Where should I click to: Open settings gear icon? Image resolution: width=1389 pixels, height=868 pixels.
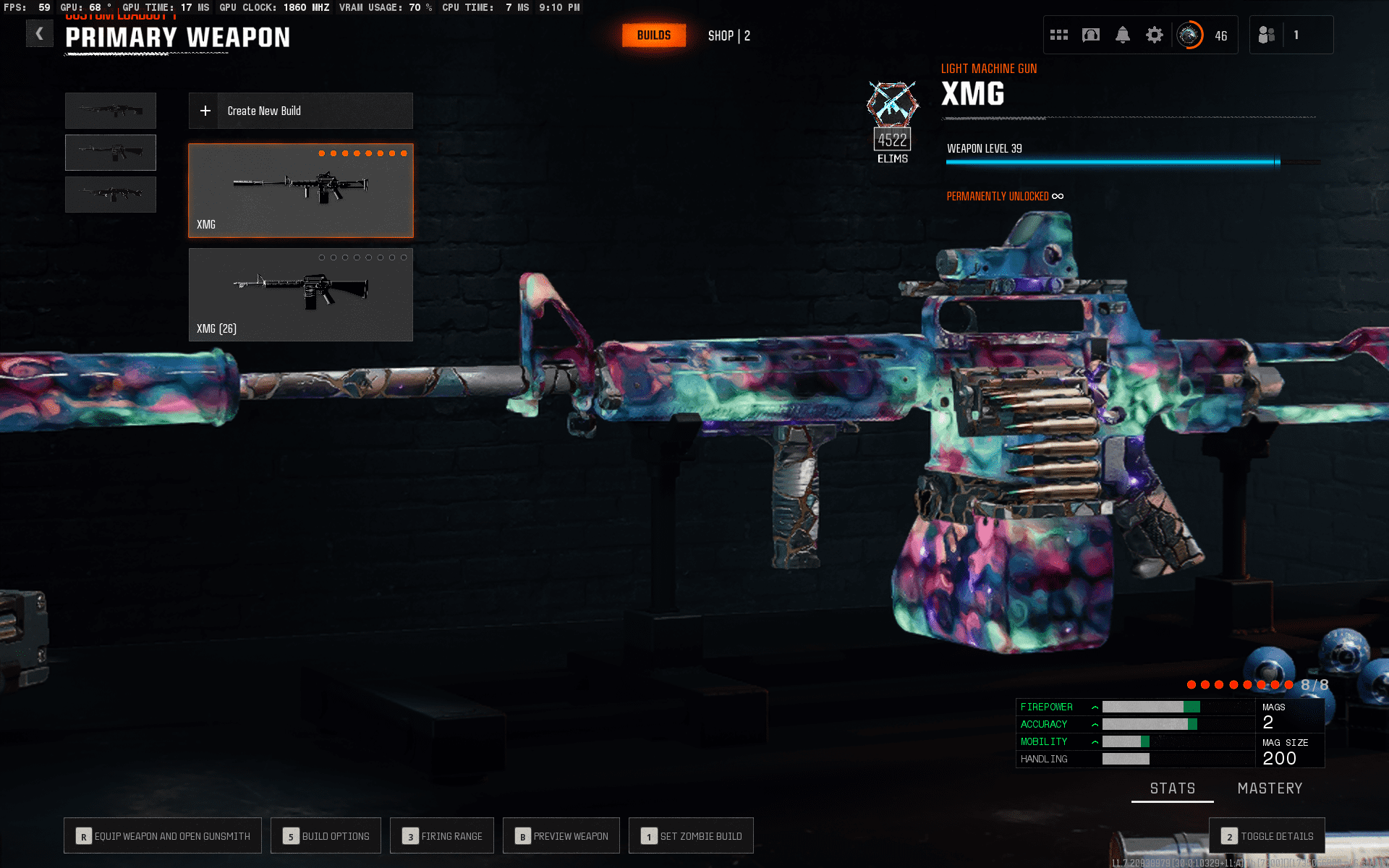[1155, 35]
